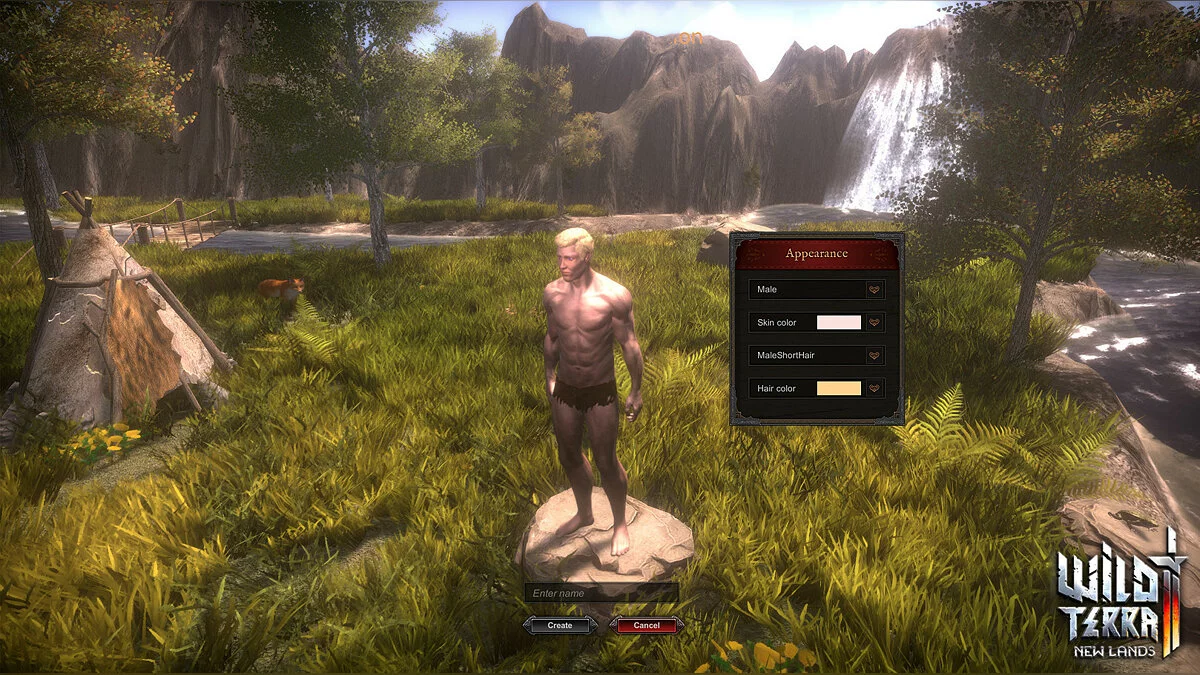
Task: Choose the hair color swatch
Action: [839, 388]
